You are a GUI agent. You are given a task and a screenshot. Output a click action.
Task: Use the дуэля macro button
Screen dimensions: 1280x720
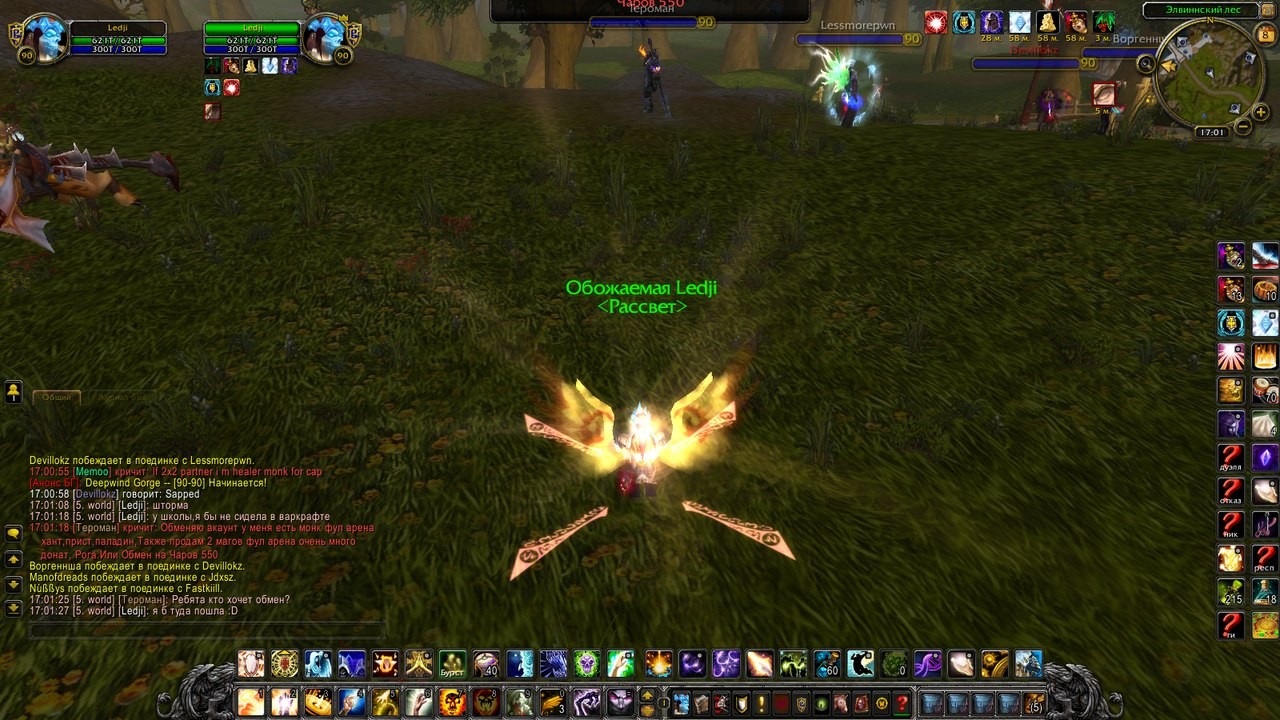(1231, 458)
